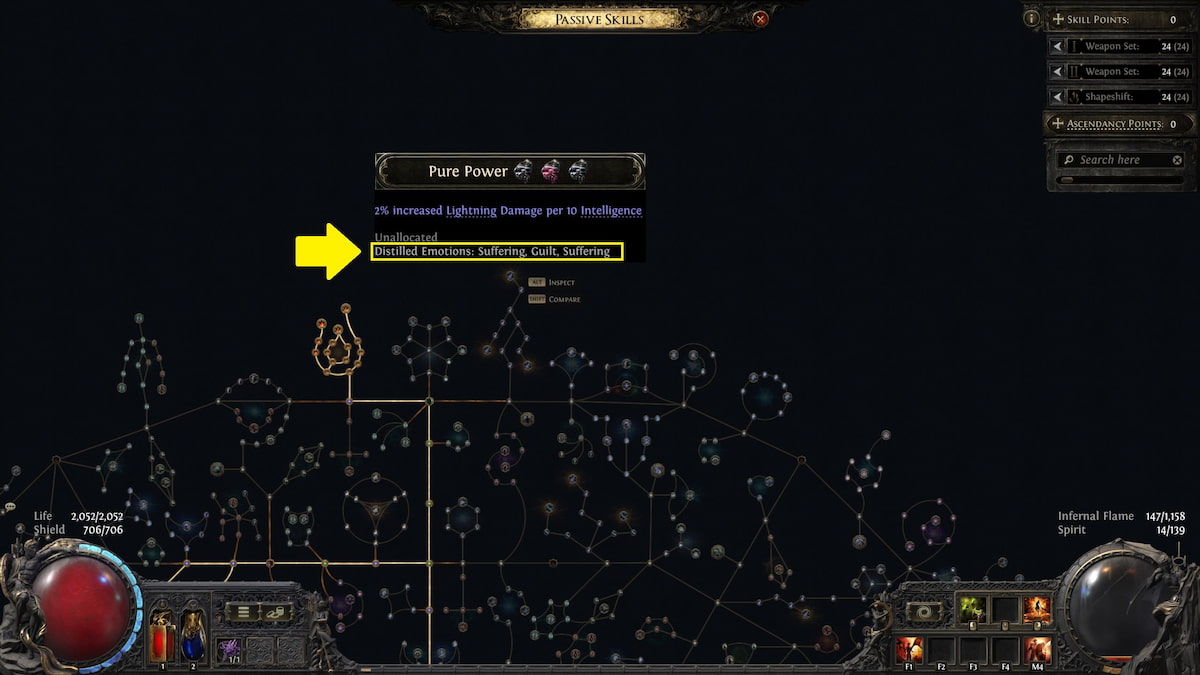Clear the passive search box

[1177, 160]
